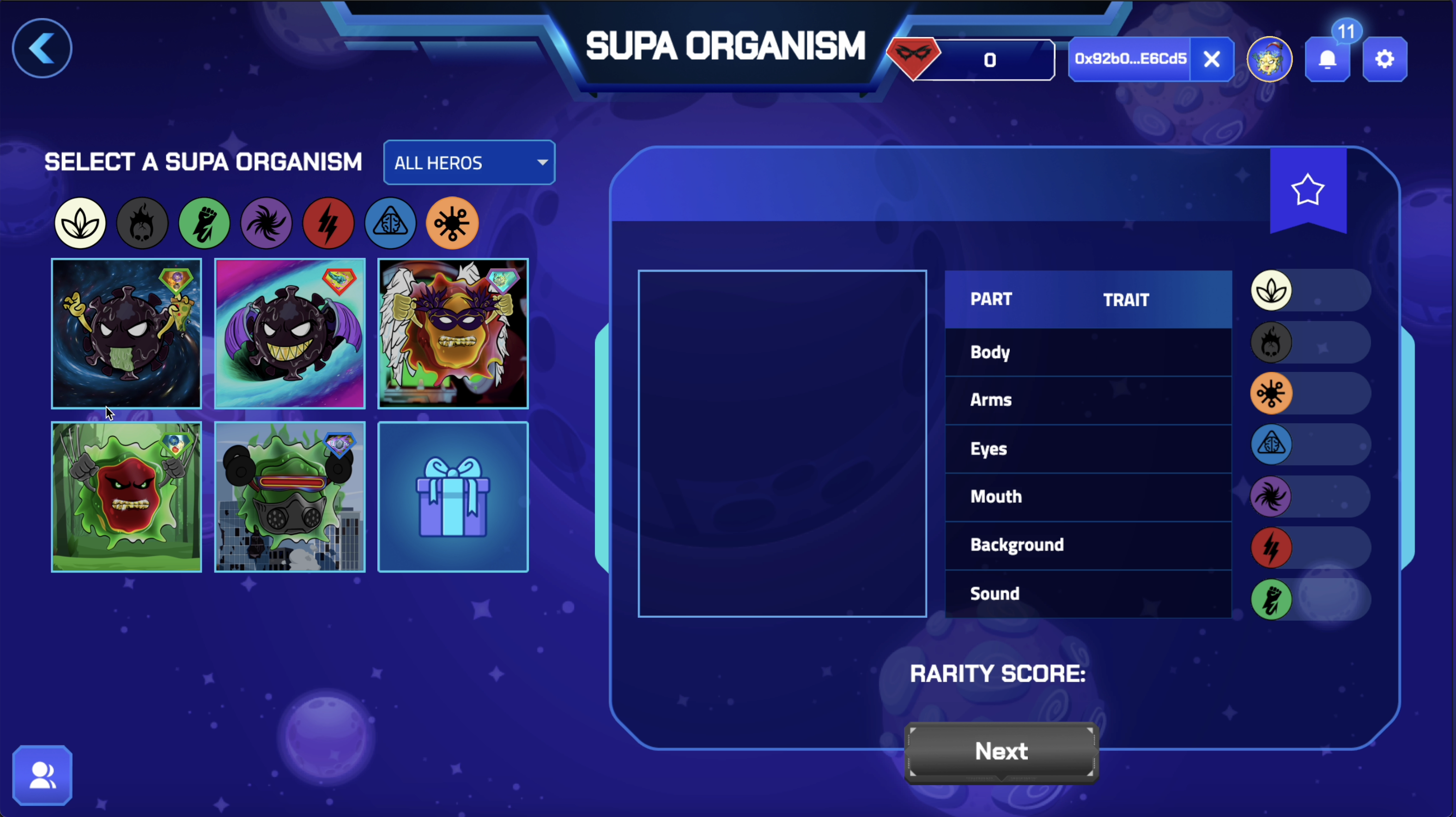Image resolution: width=1456 pixels, height=817 pixels.
Task: Open the profile avatar
Action: (x=1269, y=59)
